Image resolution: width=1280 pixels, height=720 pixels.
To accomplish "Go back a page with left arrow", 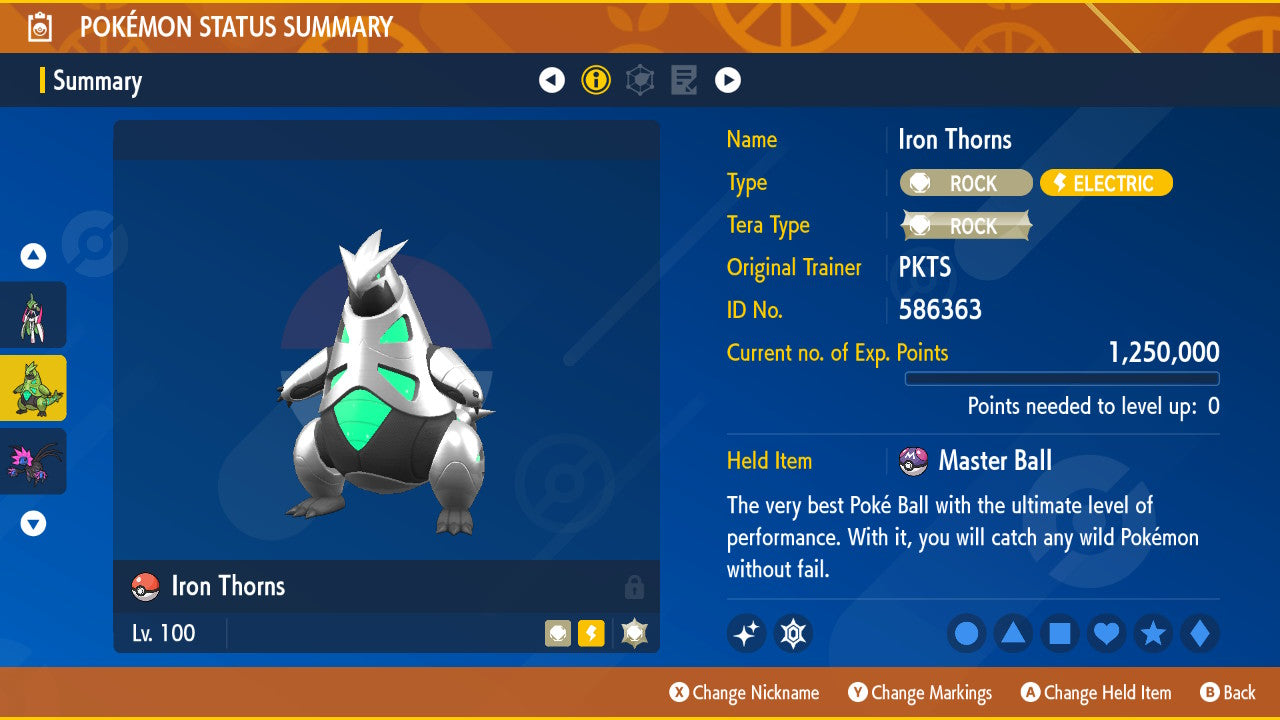I will 552,79.
